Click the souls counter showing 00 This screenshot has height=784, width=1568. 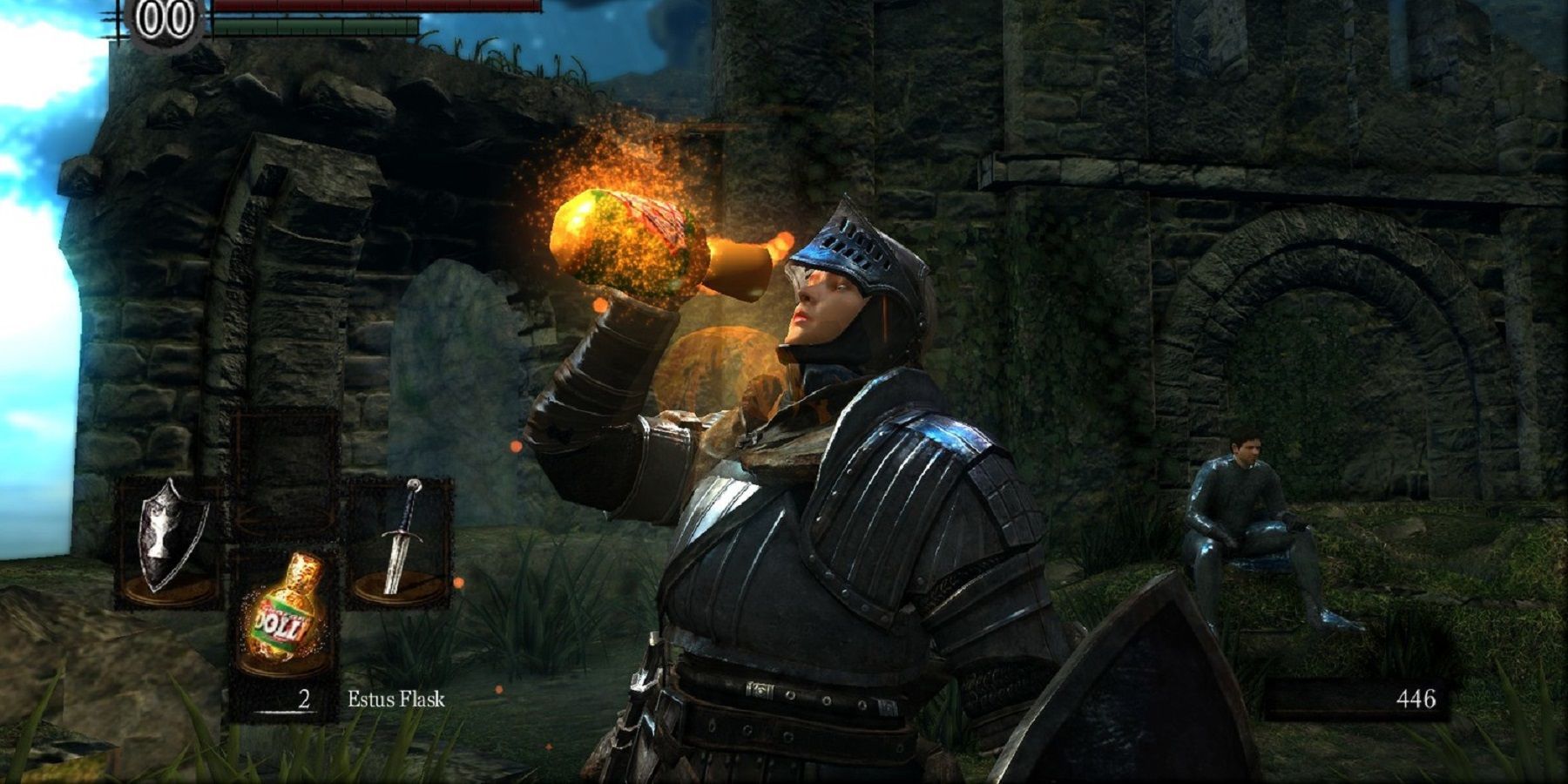[161, 16]
